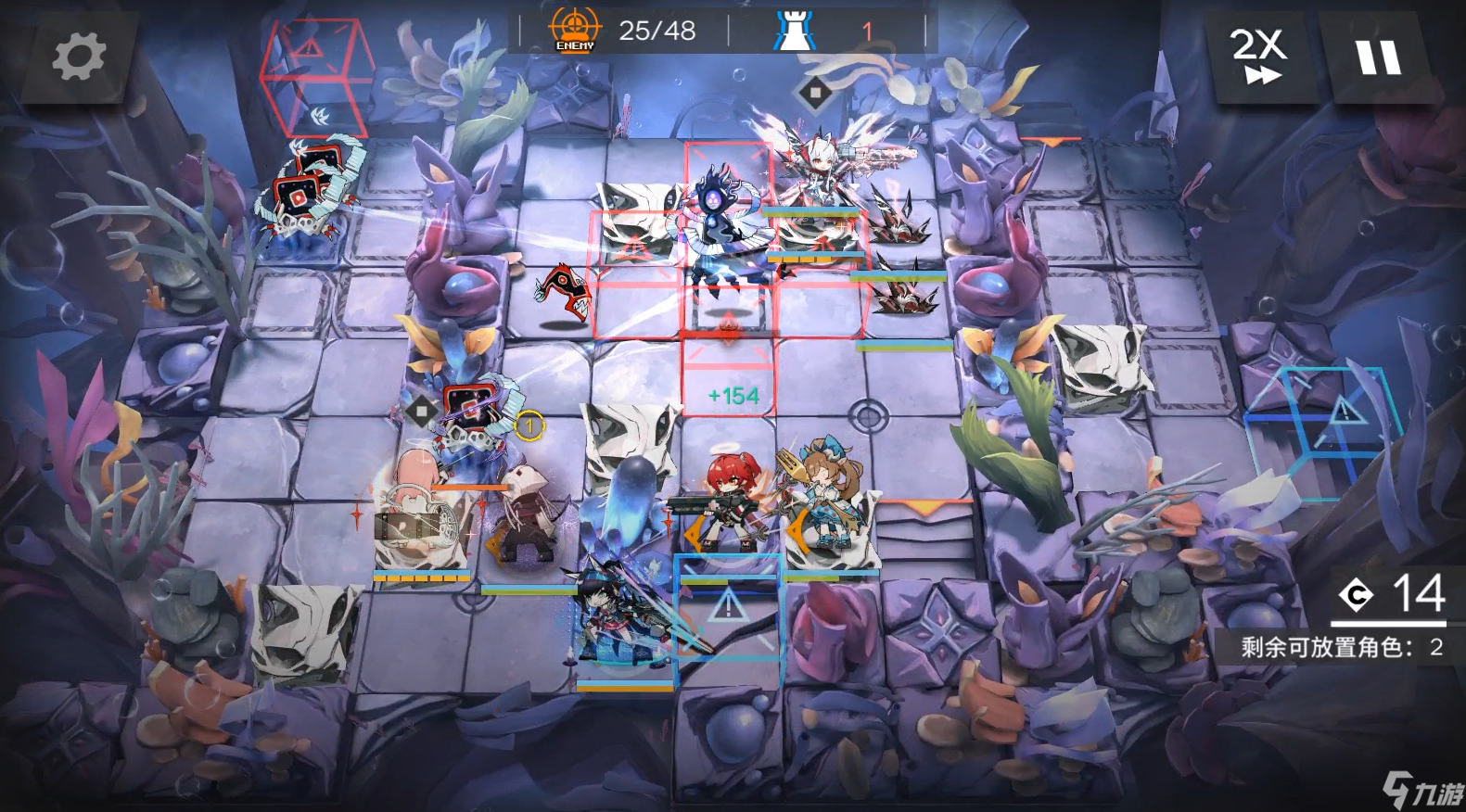Pause the battle
This screenshot has width=1466, height=812.
tap(1378, 56)
